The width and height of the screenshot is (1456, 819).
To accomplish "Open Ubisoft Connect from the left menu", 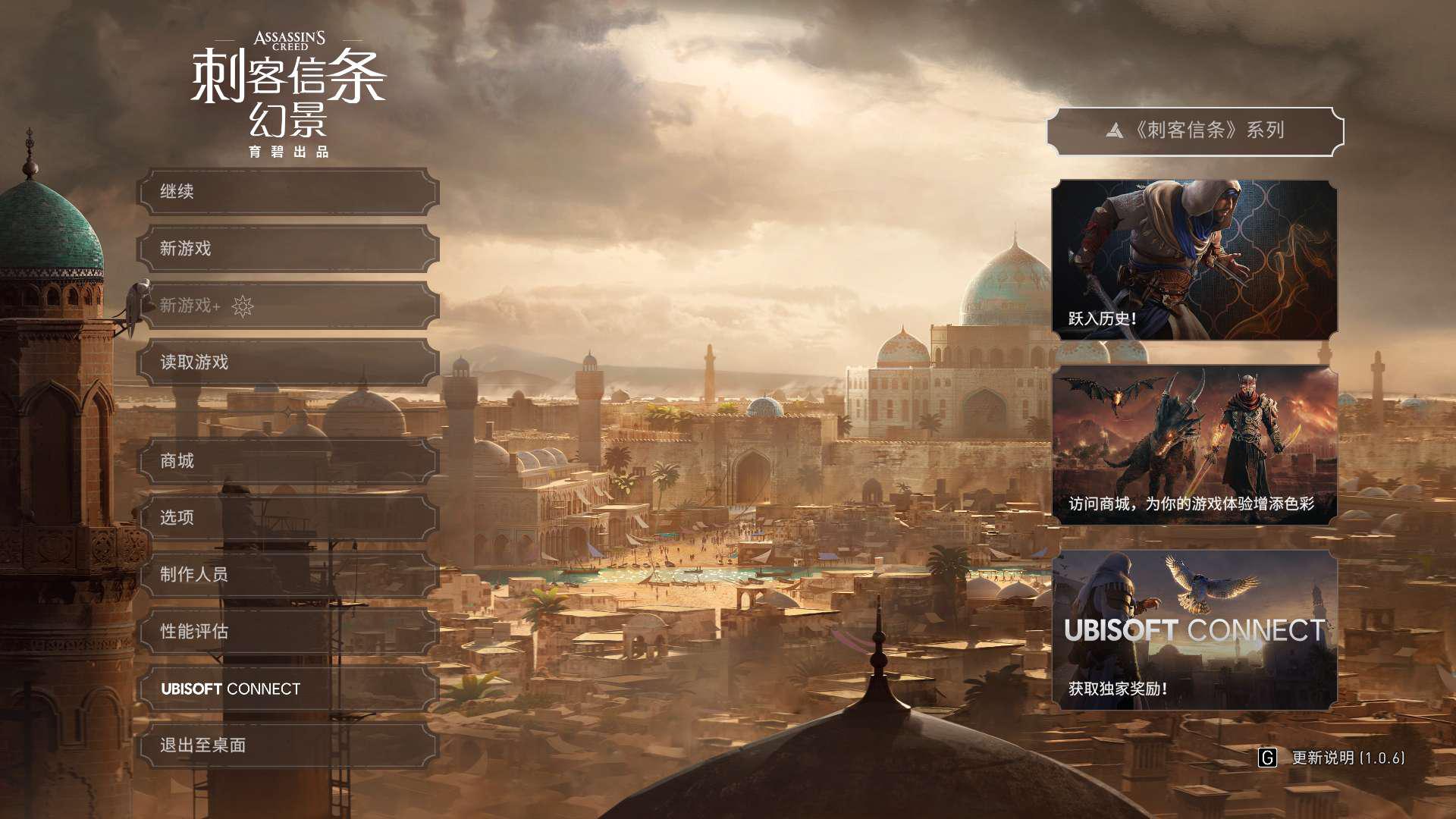I will point(288,689).
